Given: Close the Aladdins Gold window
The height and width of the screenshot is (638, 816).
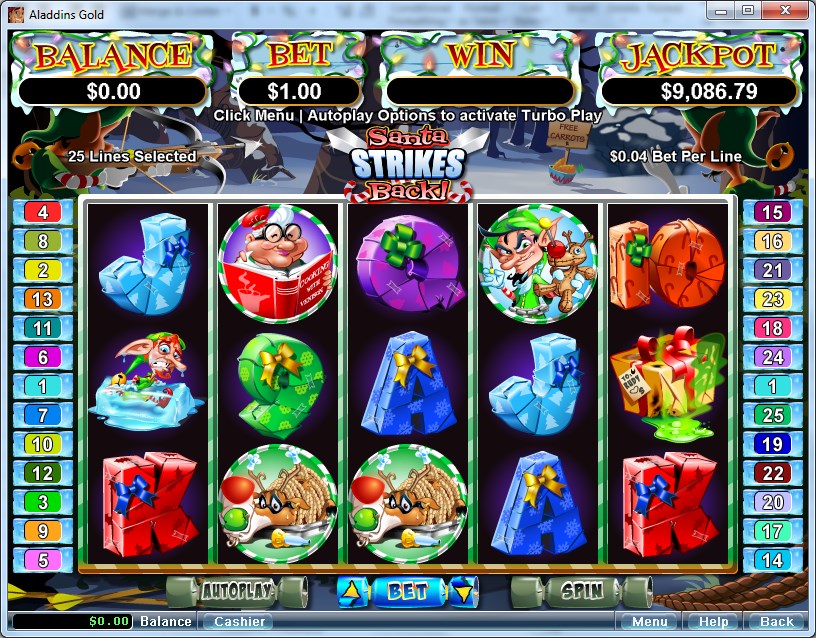Looking at the screenshot, I should tap(785, 10).
